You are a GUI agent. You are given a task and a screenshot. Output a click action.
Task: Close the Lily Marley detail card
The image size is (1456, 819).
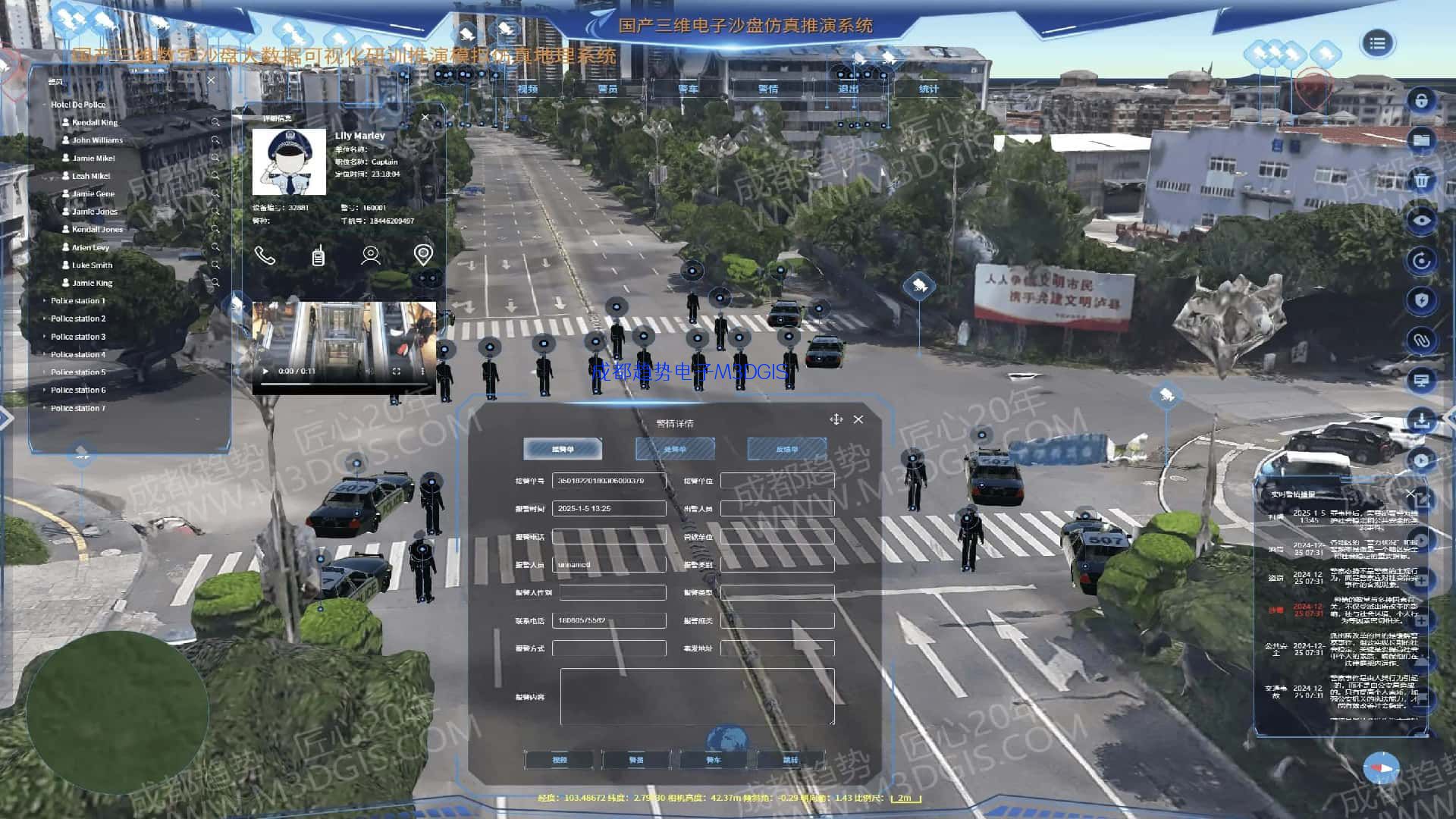pyautogui.click(x=425, y=118)
